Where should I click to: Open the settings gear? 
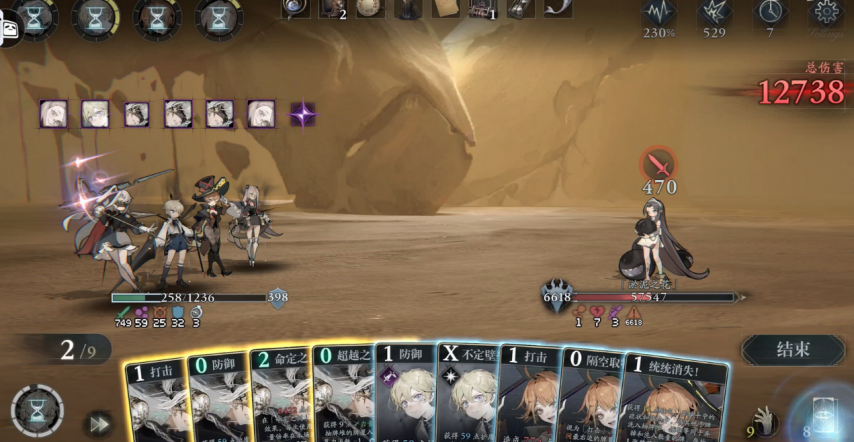click(x=826, y=12)
